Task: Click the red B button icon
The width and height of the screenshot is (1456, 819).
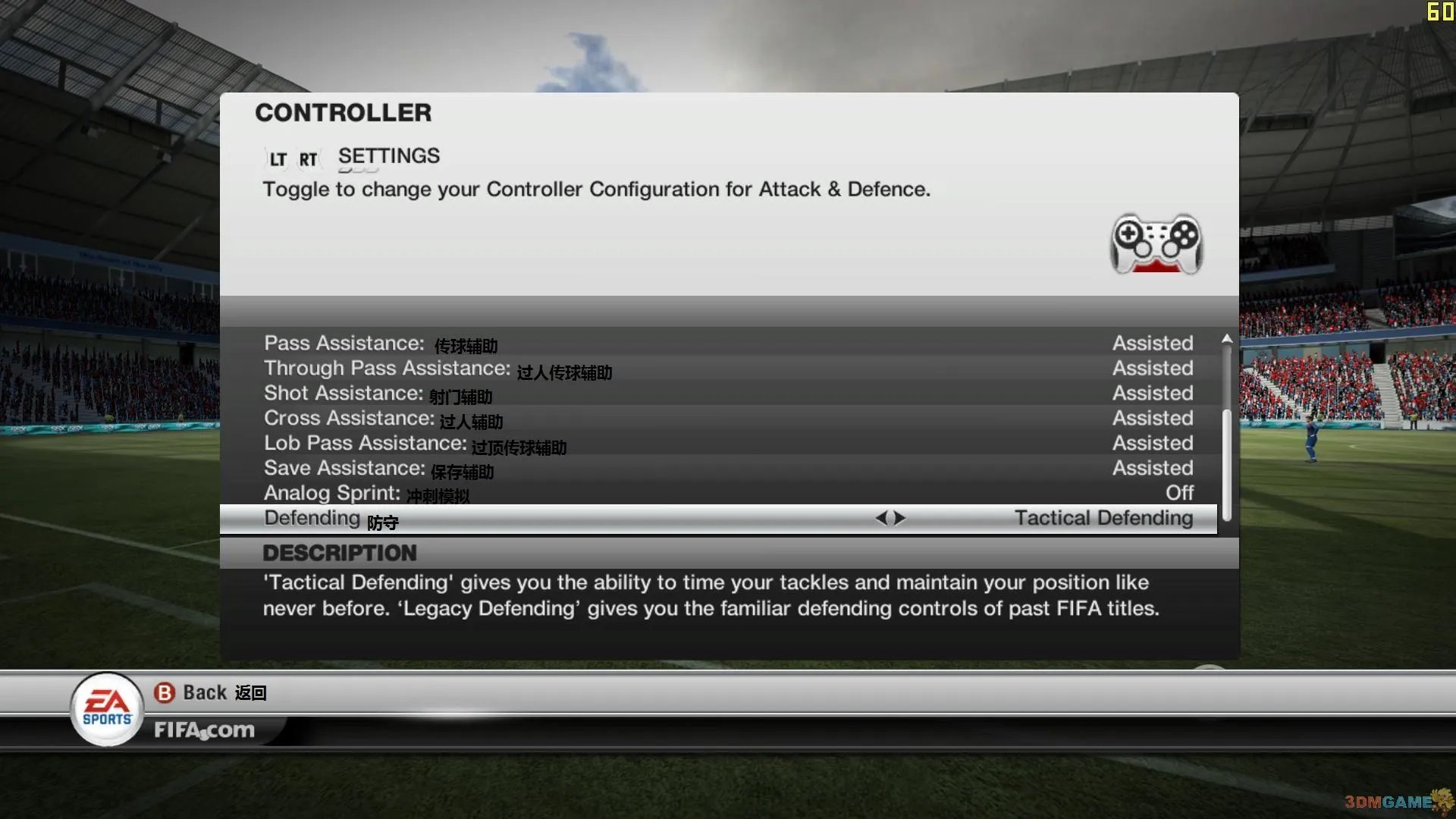Action: coord(165,692)
